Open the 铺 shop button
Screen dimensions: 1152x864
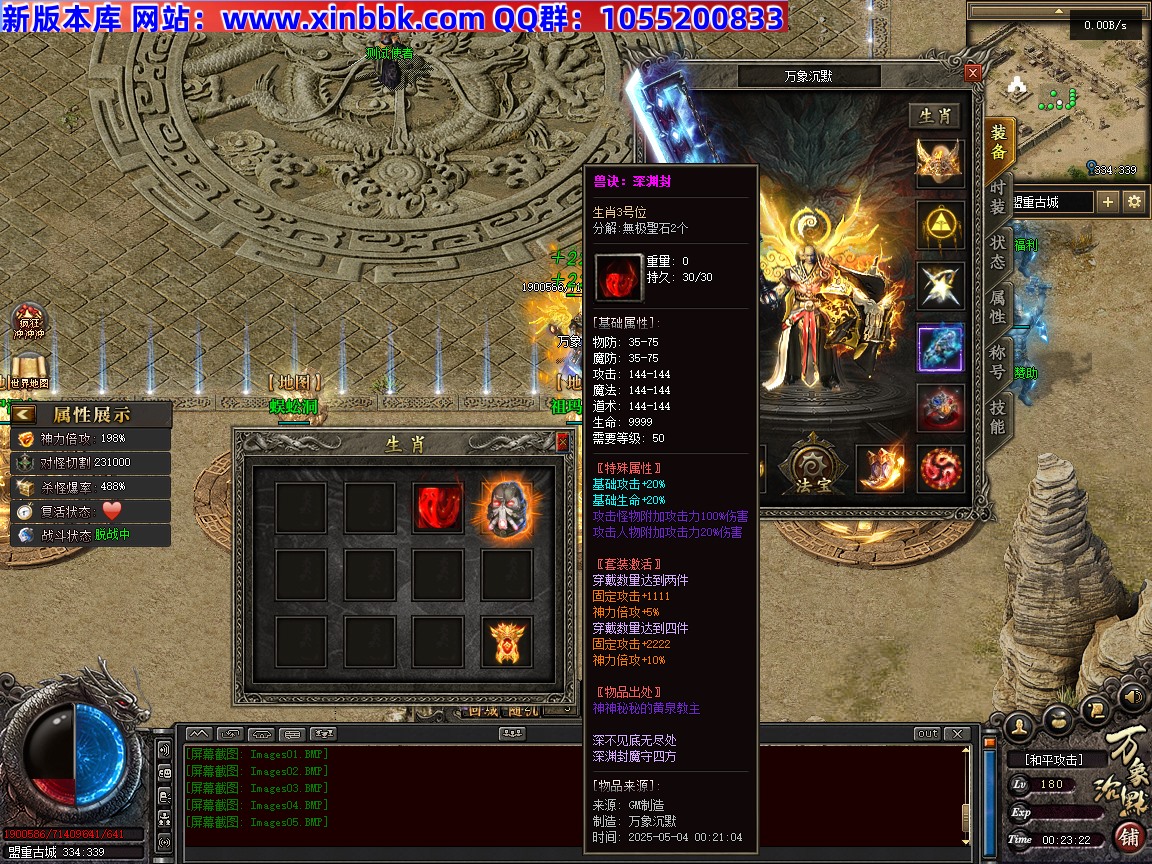(1129, 836)
